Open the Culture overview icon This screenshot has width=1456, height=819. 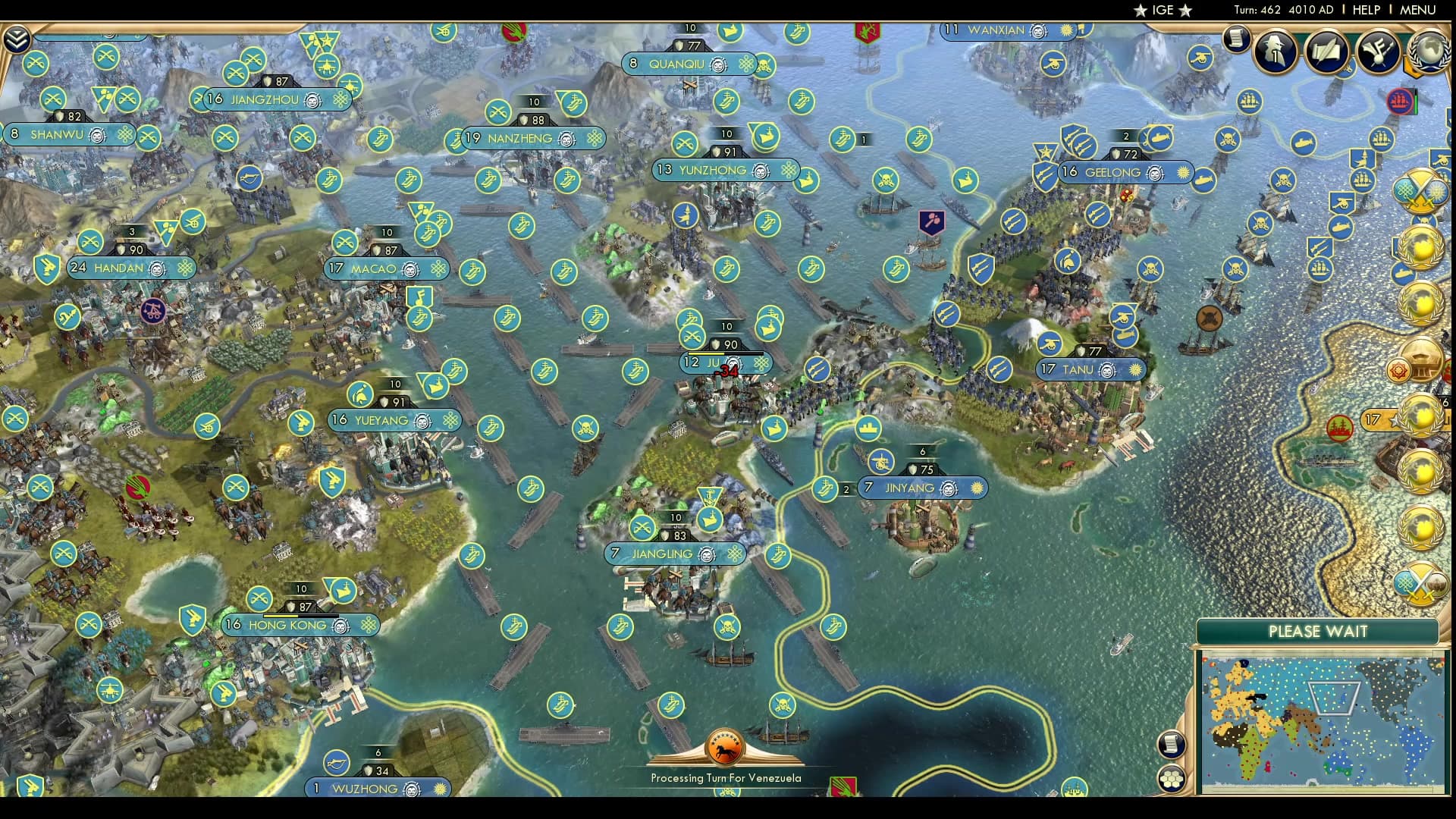coord(1376,51)
